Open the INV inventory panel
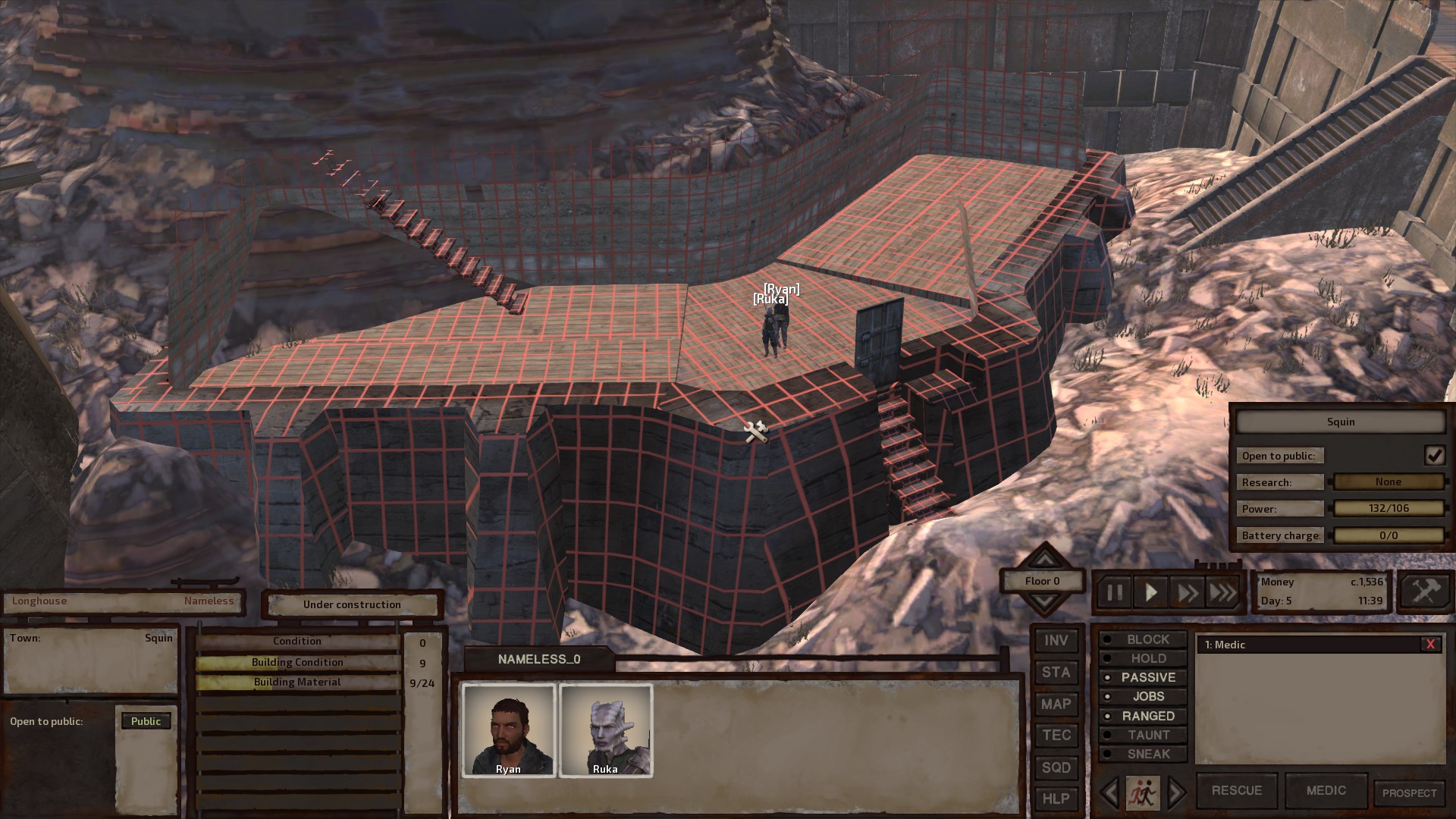 pyautogui.click(x=1056, y=640)
